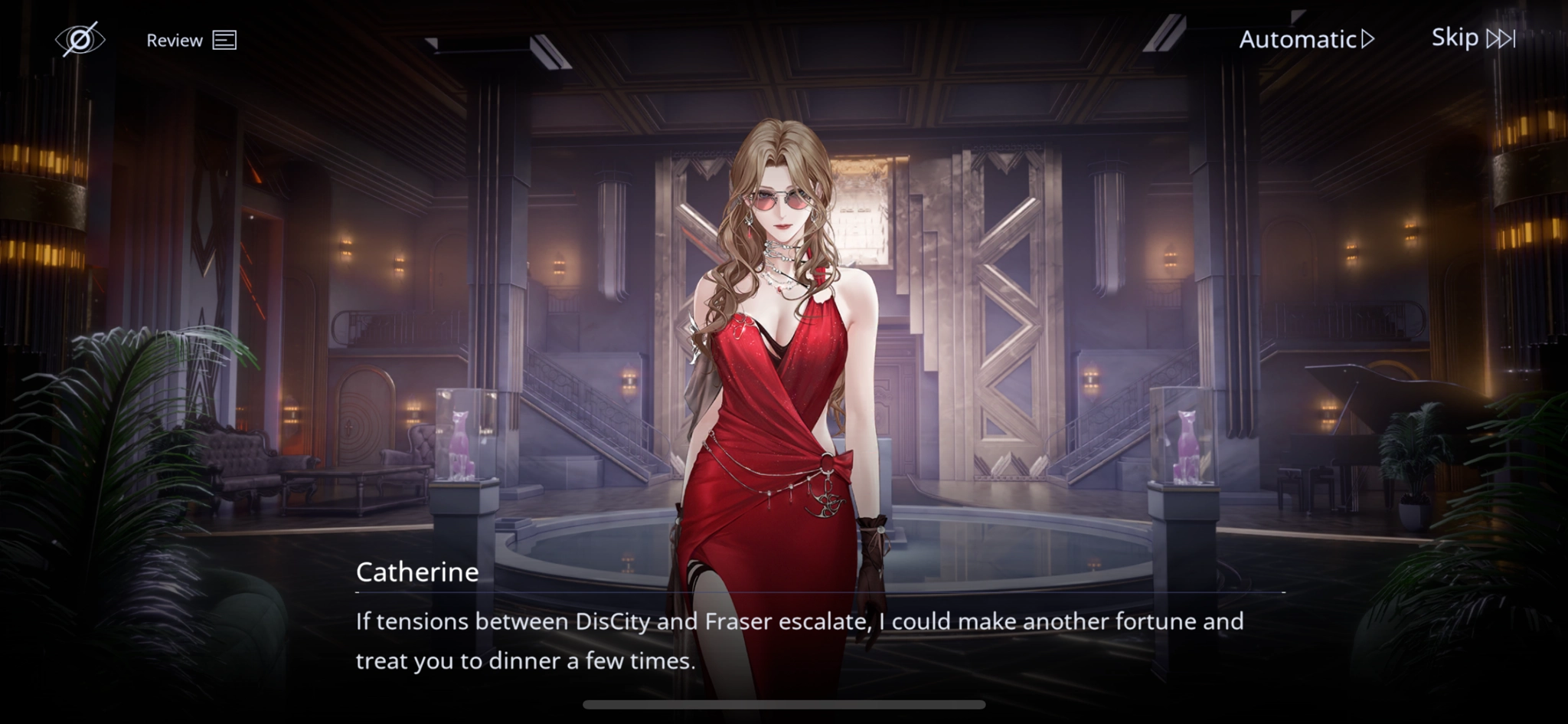Screen dimensions: 1568x724
Task: Click the list icon beside Review
Action: [x=226, y=40]
